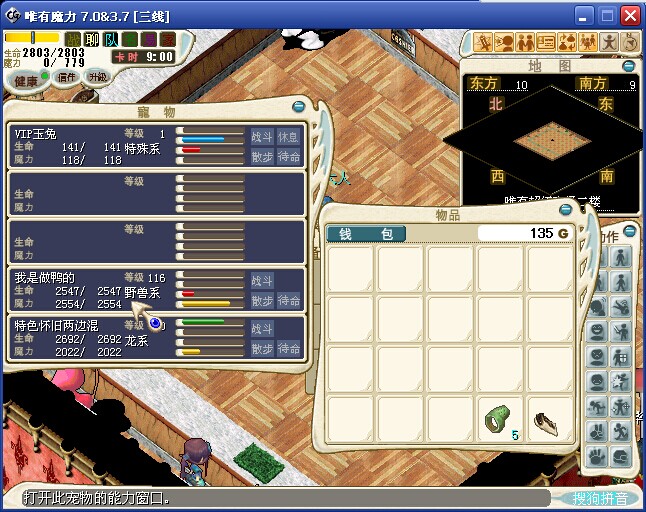Screen dimensions: 646x512
Task: Select the pet row 我是做鸭的
Action: pyautogui.click(x=90, y=289)
